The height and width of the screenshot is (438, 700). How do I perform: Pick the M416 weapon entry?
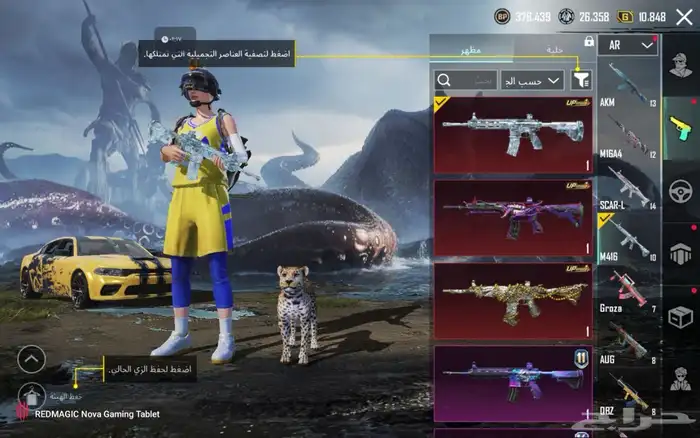pos(628,240)
